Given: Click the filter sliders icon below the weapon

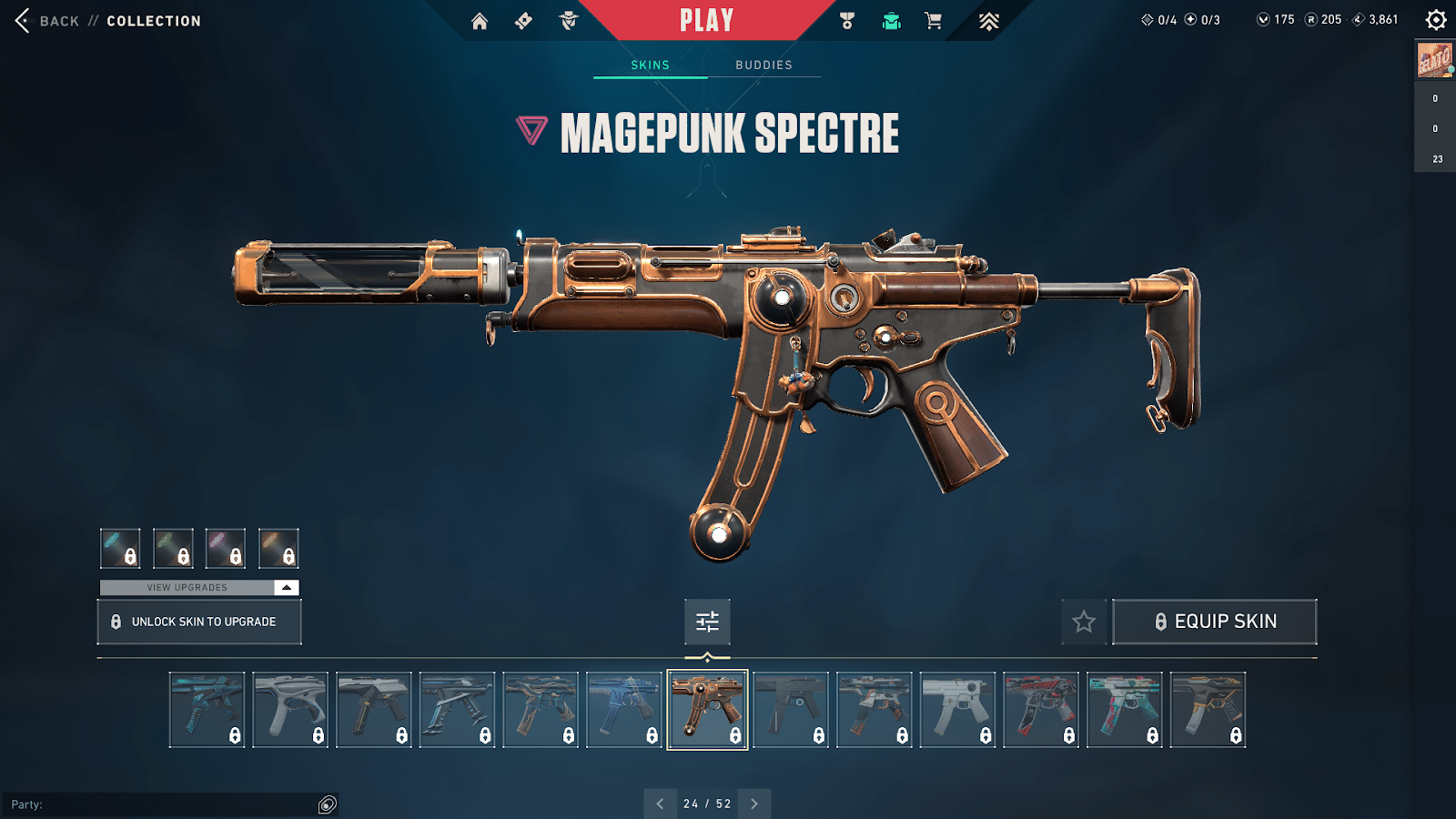Looking at the screenshot, I should 706,622.
